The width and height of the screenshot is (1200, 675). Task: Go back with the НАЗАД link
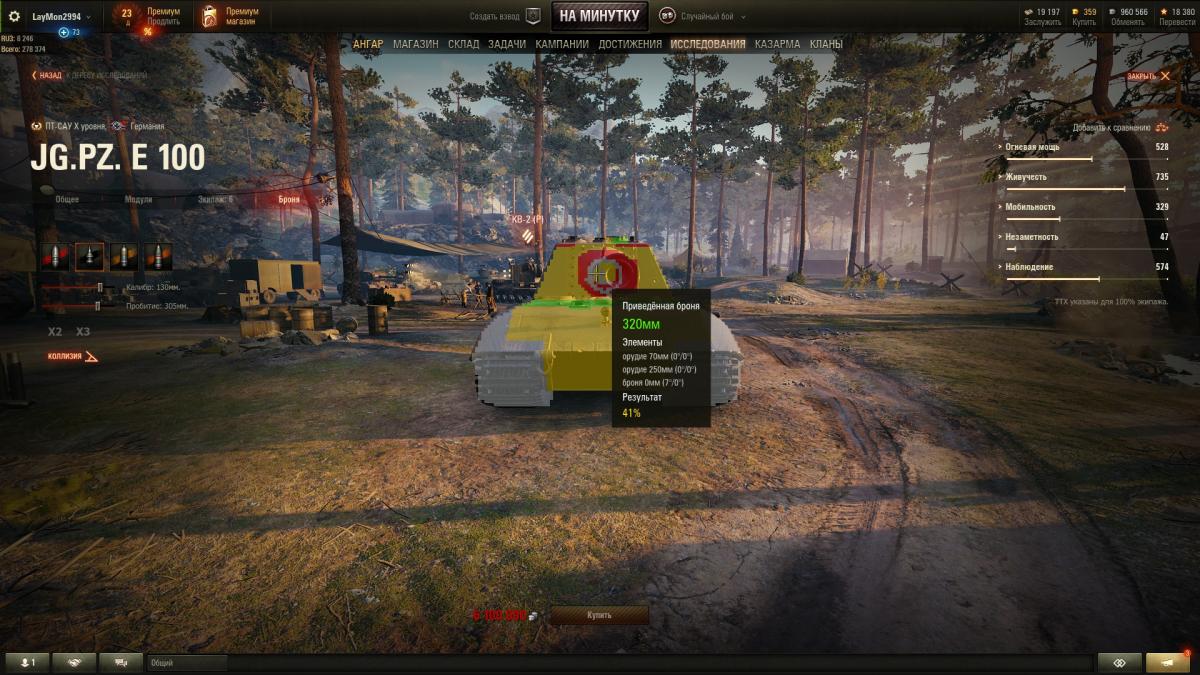pyautogui.click(x=46, y=75)
